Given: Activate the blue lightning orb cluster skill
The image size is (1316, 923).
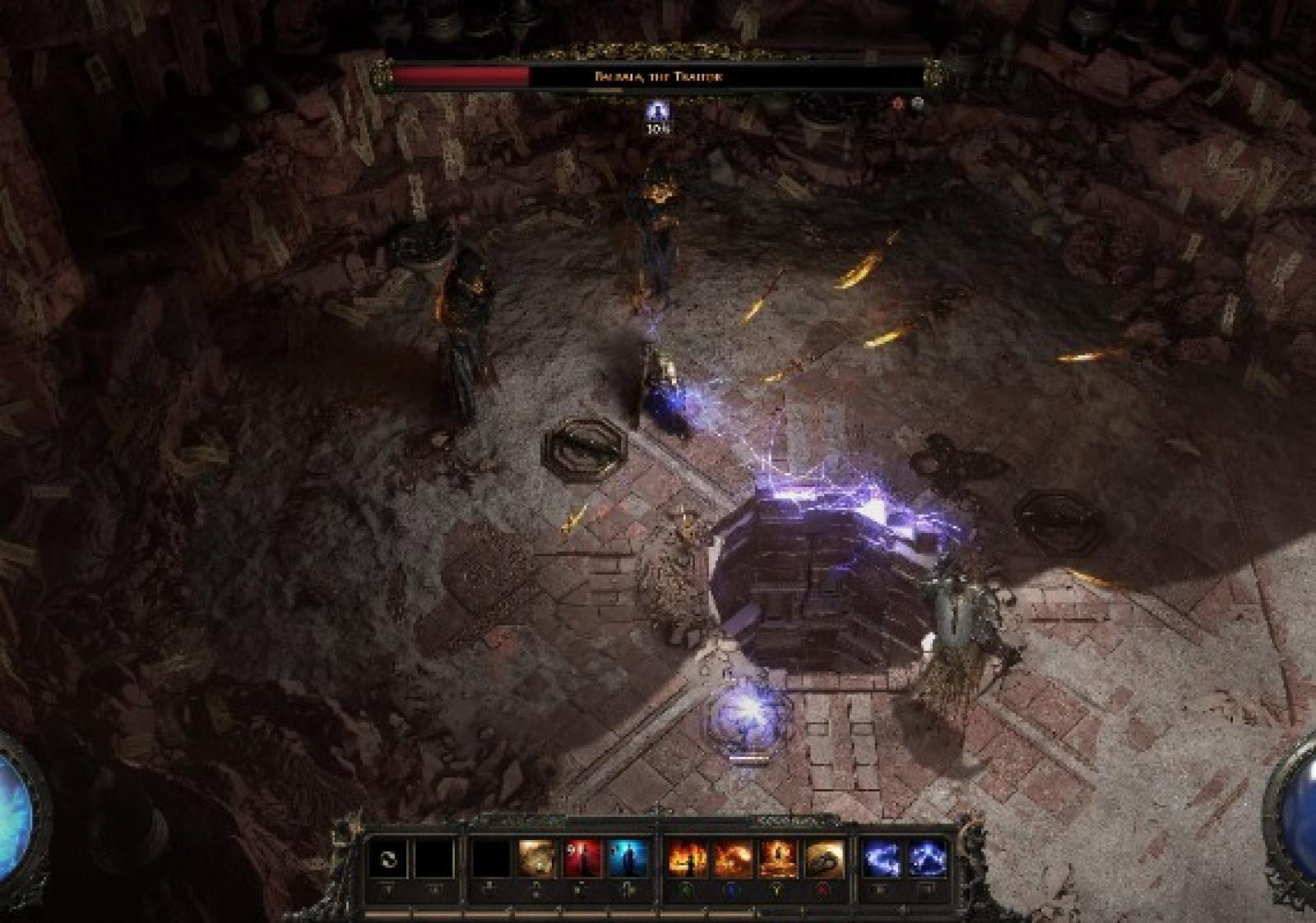Looking at the screenshot, I should pyautogui.click(x=927, y=860).
